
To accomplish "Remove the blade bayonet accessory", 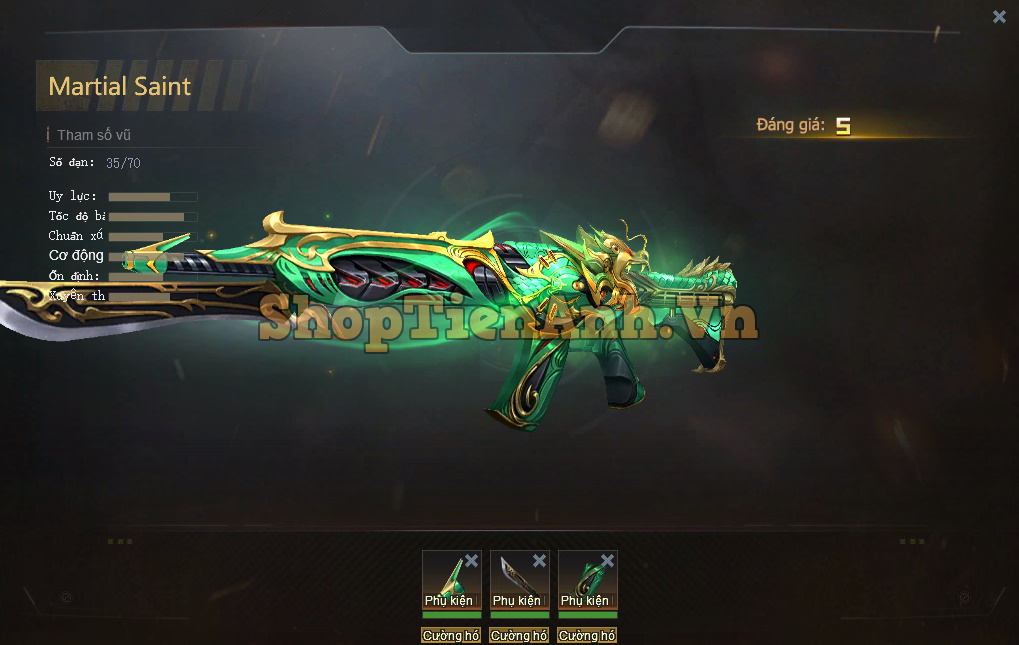I will tap(540, 561).
